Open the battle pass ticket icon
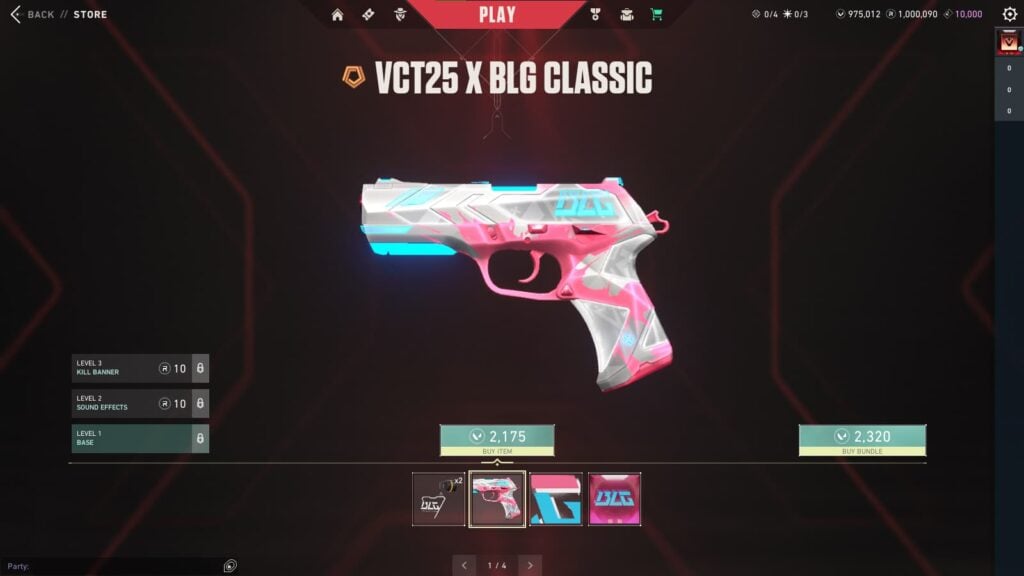 (x=368, y=15)
